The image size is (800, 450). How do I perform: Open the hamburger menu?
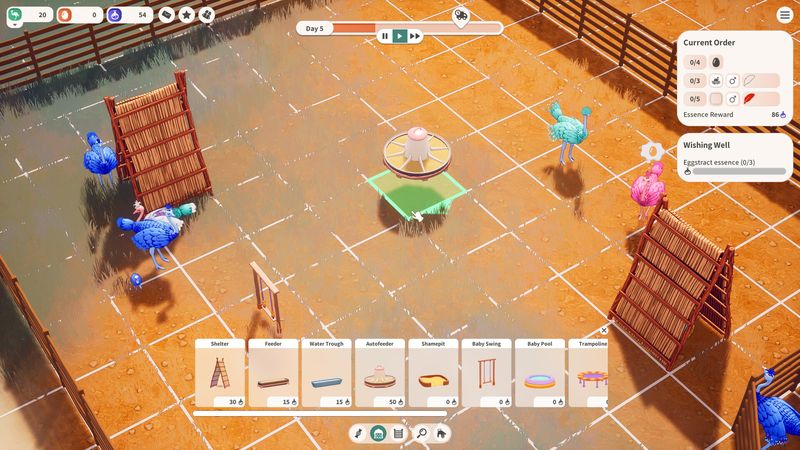pyautogui.click(x=784, y=15)
